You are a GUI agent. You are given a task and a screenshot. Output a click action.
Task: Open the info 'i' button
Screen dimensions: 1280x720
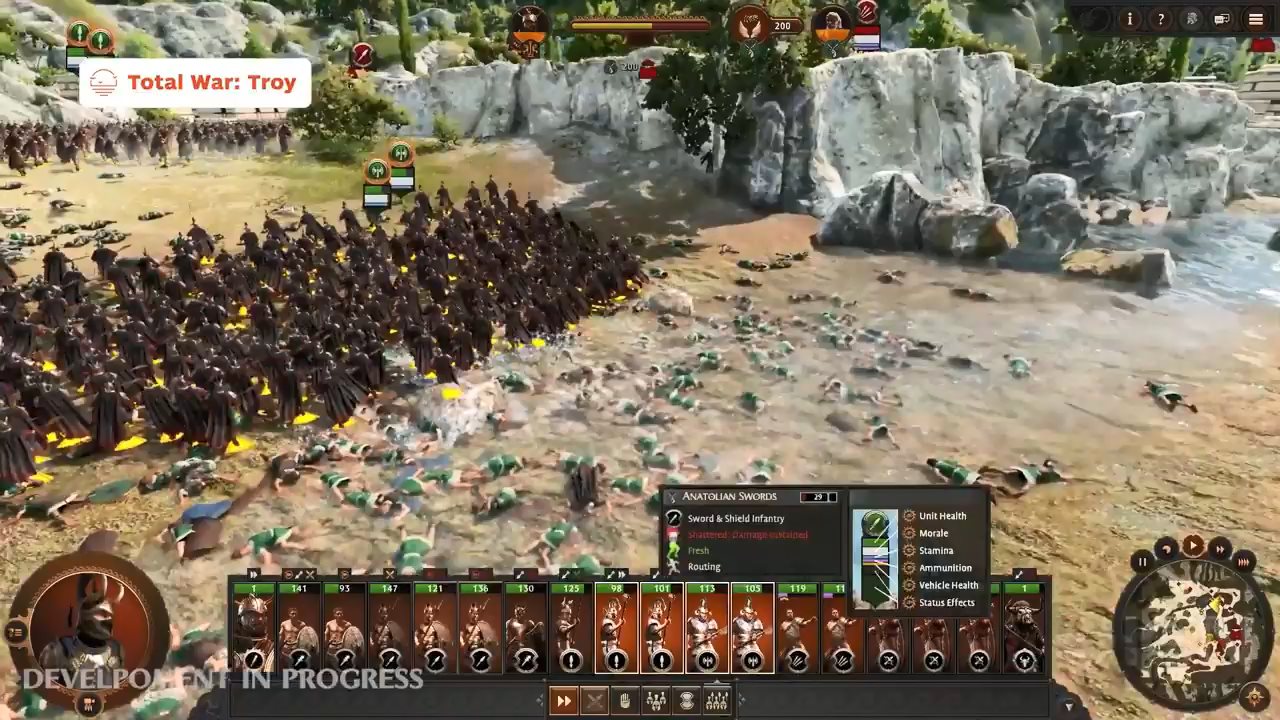(1130, 19)
